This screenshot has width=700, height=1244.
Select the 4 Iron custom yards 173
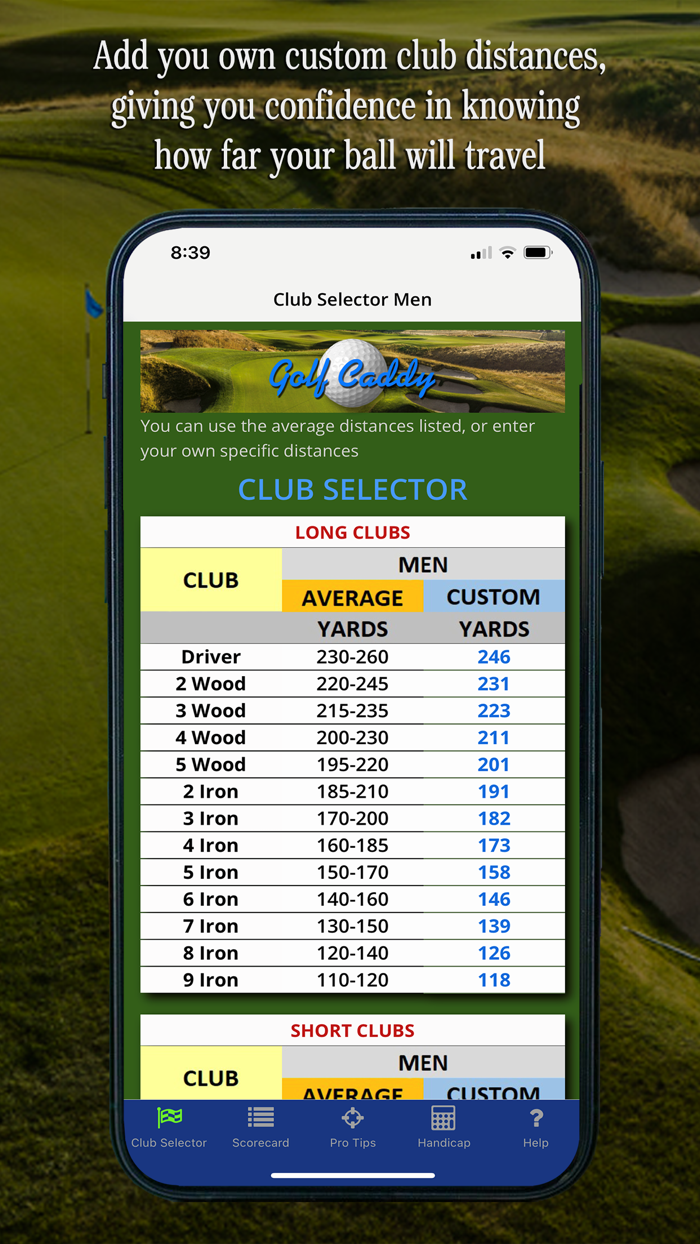pyautogui.click(x=494, y=846)
